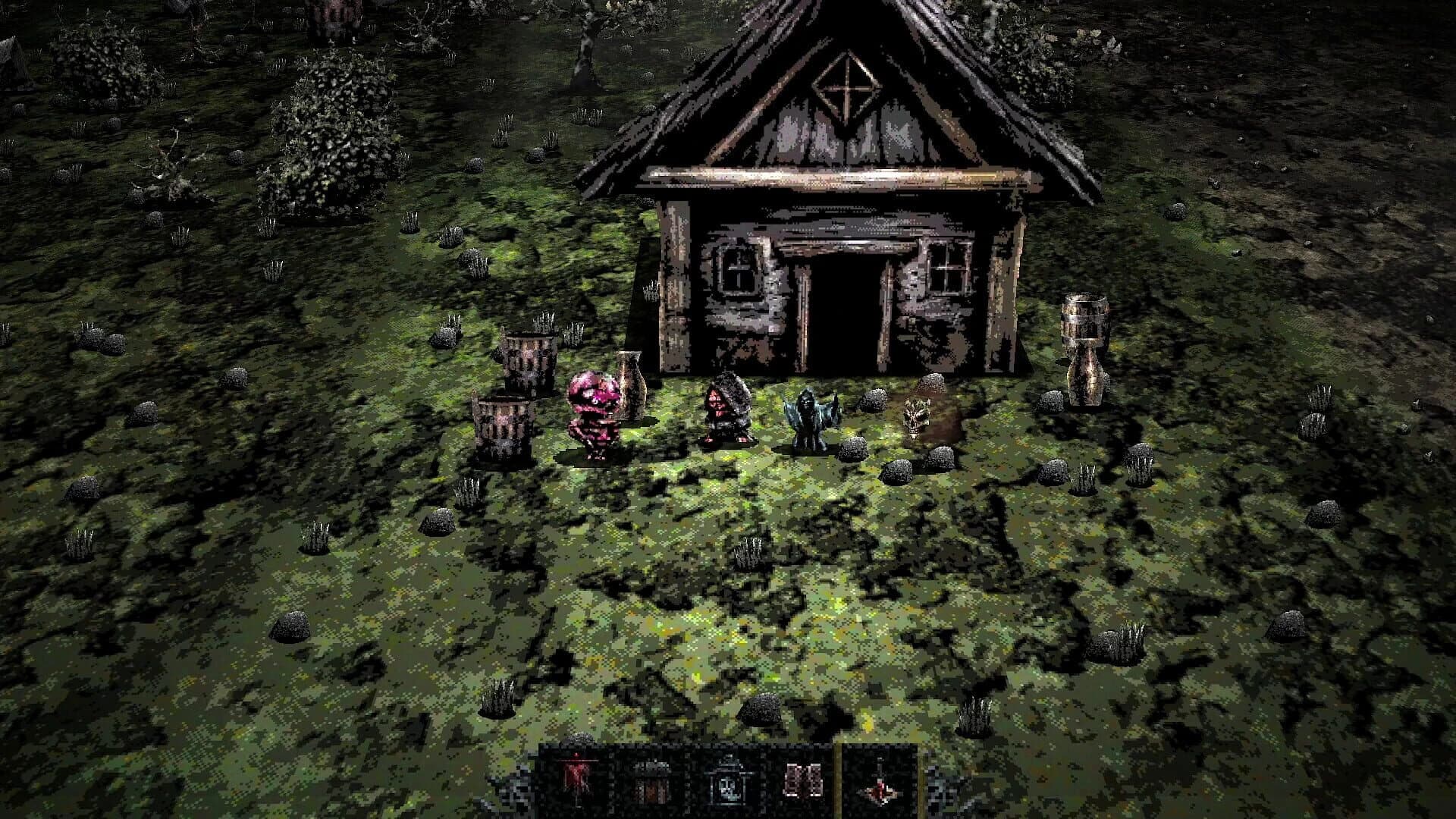This screenshot has height=819, width=1456.
Task: Select the highlighted axe icon in the hotbar
Action: click(x=880, y=781)
